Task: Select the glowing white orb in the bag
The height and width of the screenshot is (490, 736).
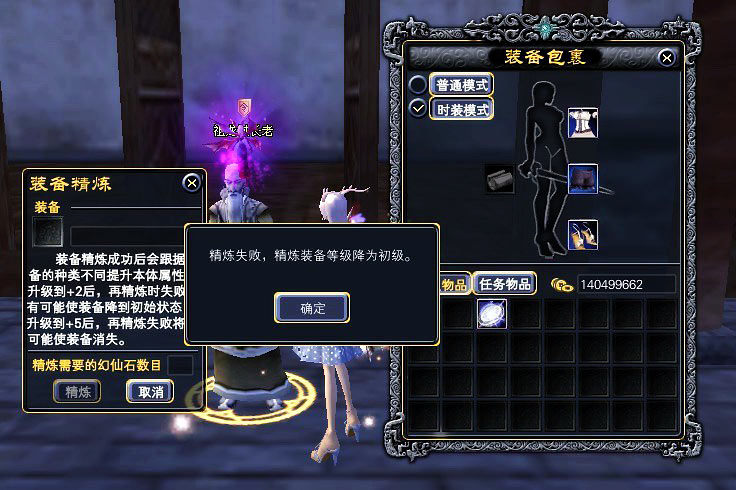Action: coord(491,314)
